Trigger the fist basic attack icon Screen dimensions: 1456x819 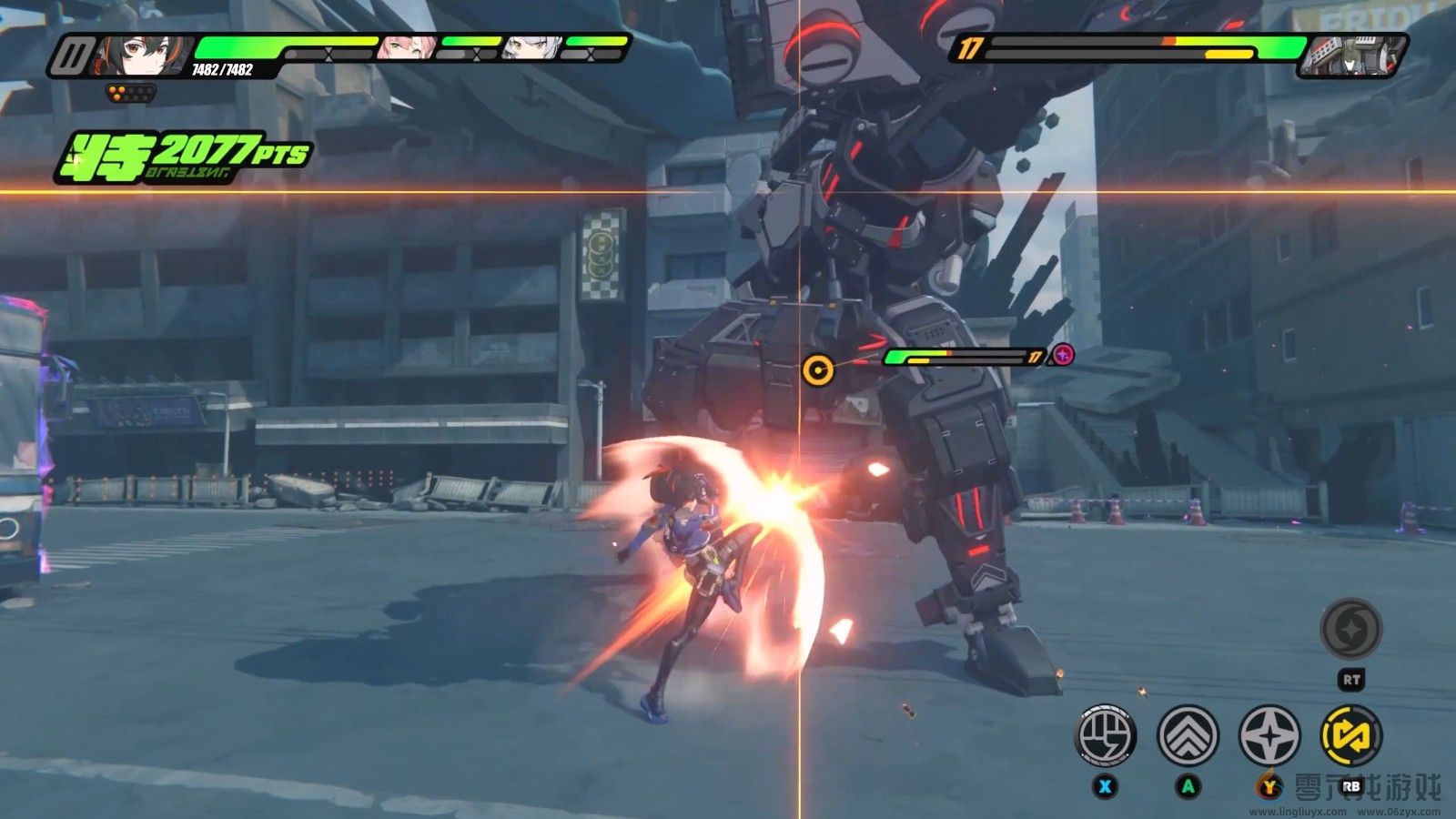1106,734
